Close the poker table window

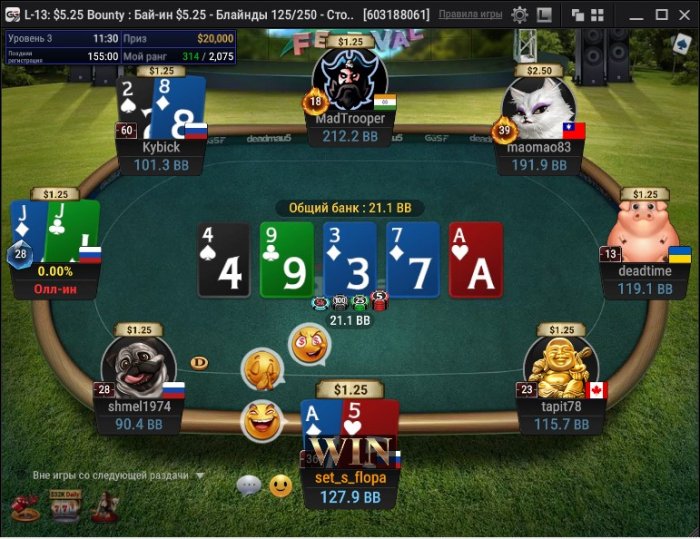(x=686, y=15)
